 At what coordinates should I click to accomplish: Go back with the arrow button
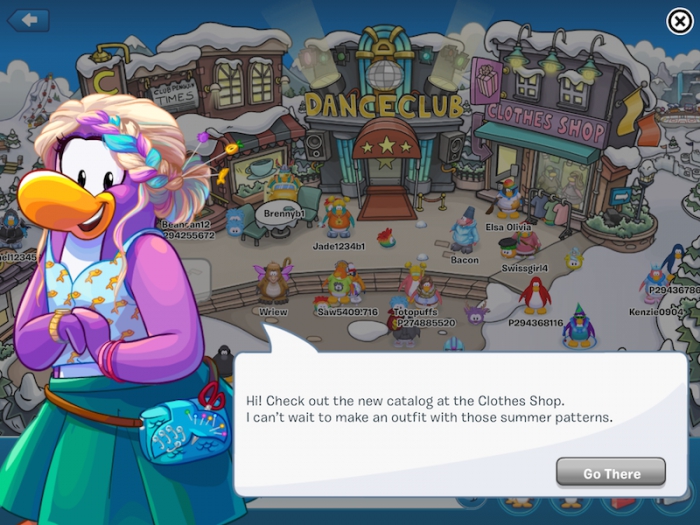tap(28, 19)
